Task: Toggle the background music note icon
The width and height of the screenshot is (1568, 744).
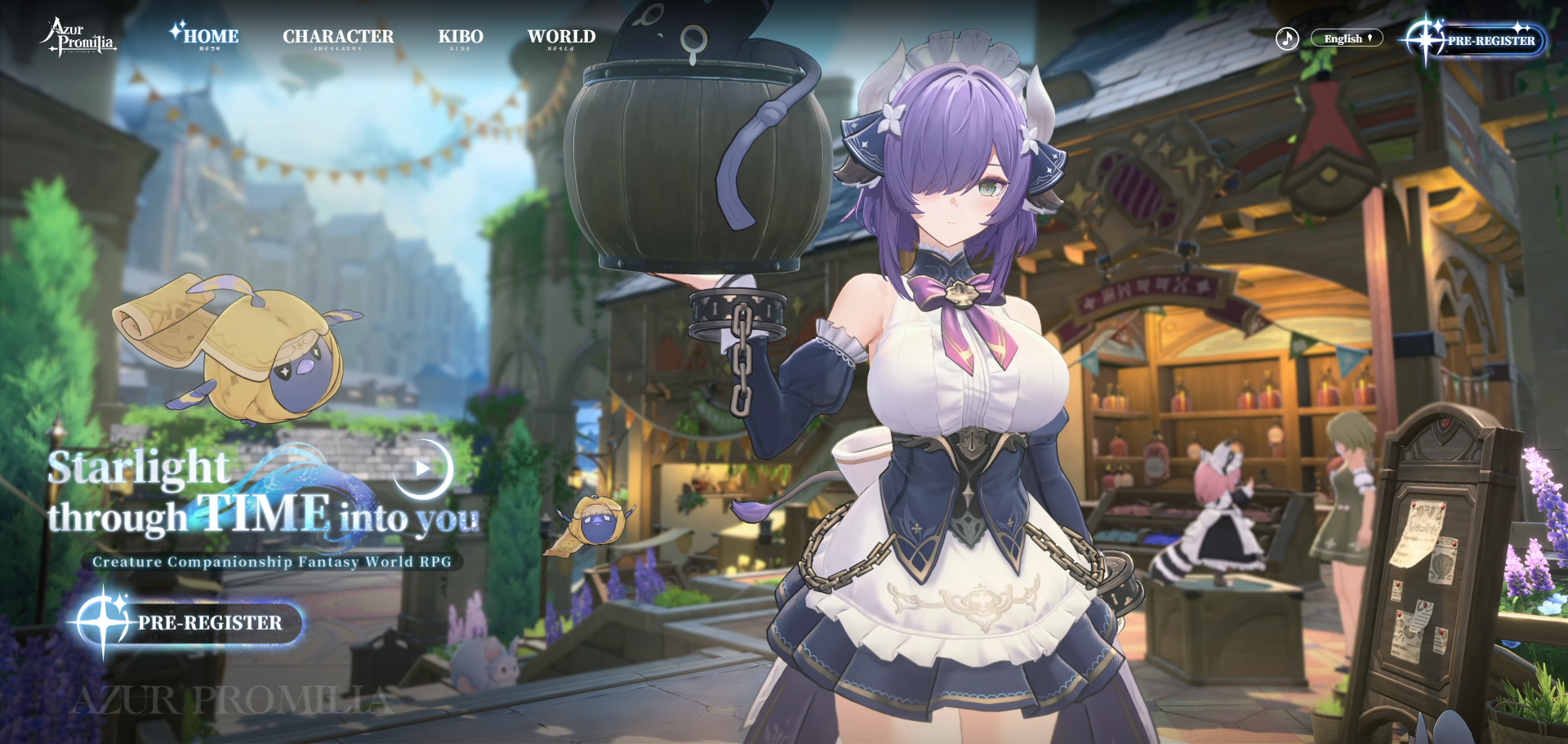Action: coord(1287,38)
